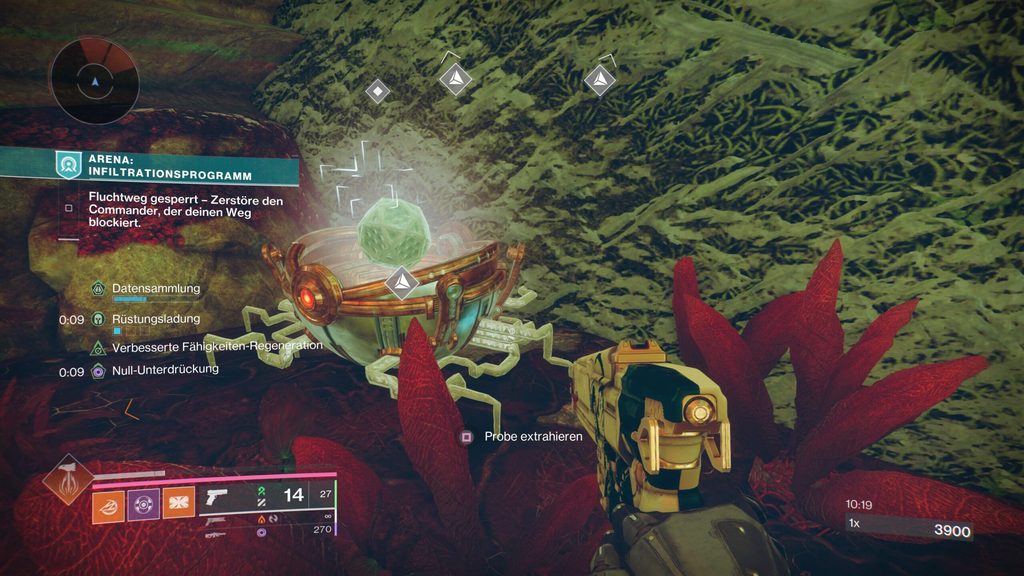Select the Arena: Infiltrationsprogramm objective banner
The image size is (1024, 576).
coord(150,165)
